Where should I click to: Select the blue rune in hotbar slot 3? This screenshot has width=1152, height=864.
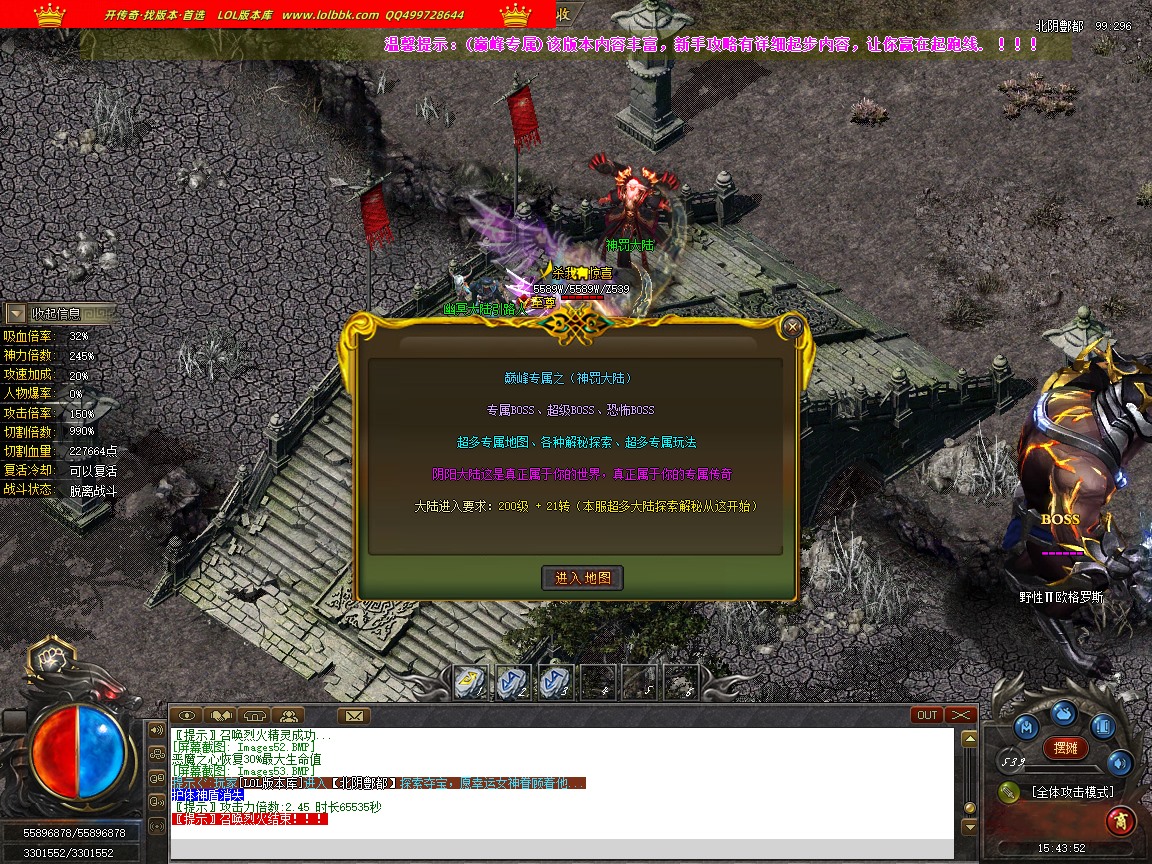555,681
